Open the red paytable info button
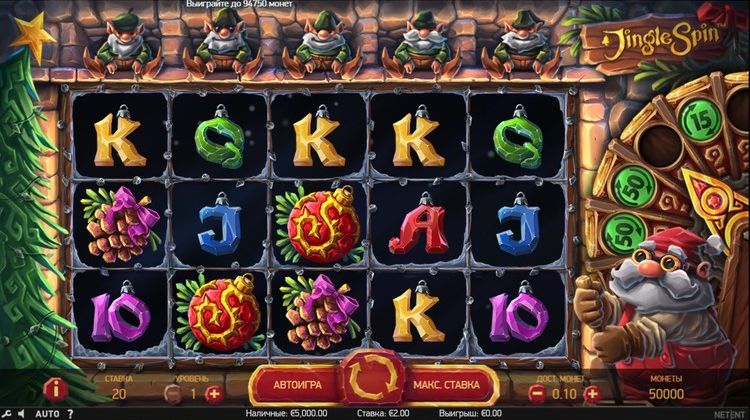750x420 pixels. [x=56, y=388]
